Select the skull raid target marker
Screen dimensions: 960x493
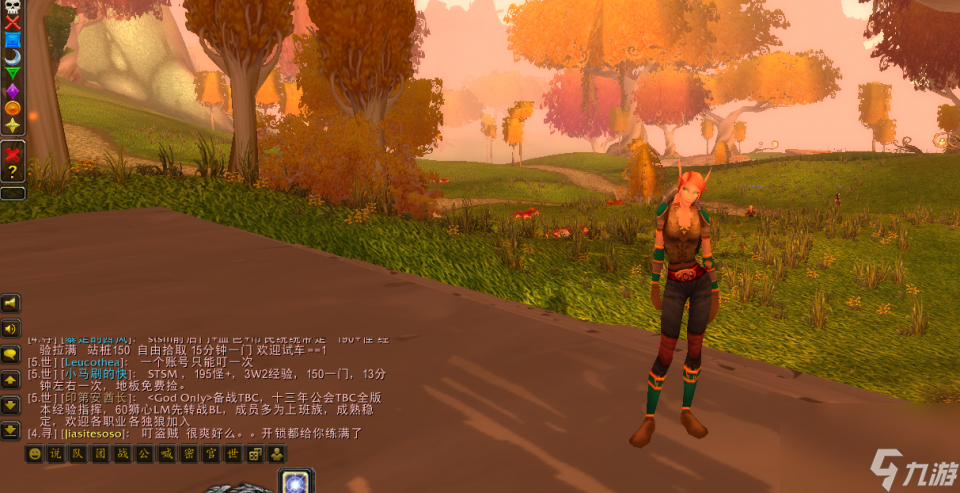tap(13, 7)
